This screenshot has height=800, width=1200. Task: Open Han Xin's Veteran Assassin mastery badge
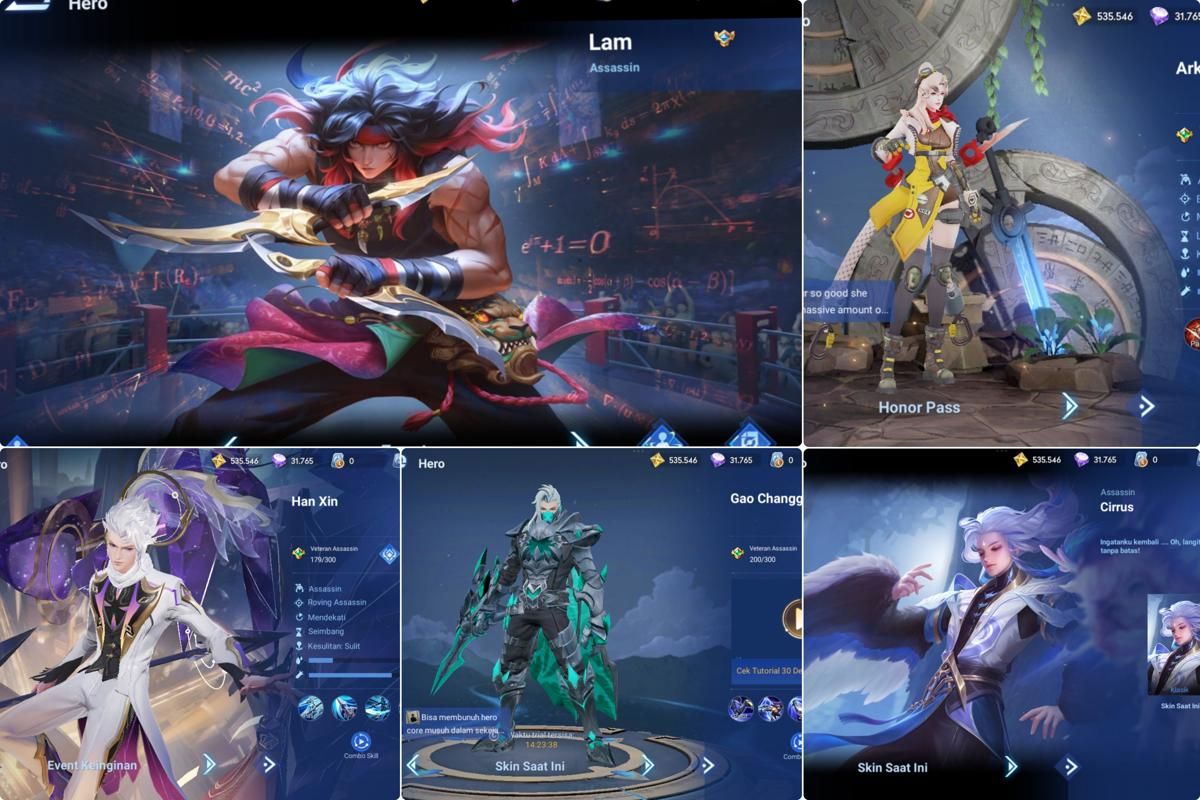298,553
